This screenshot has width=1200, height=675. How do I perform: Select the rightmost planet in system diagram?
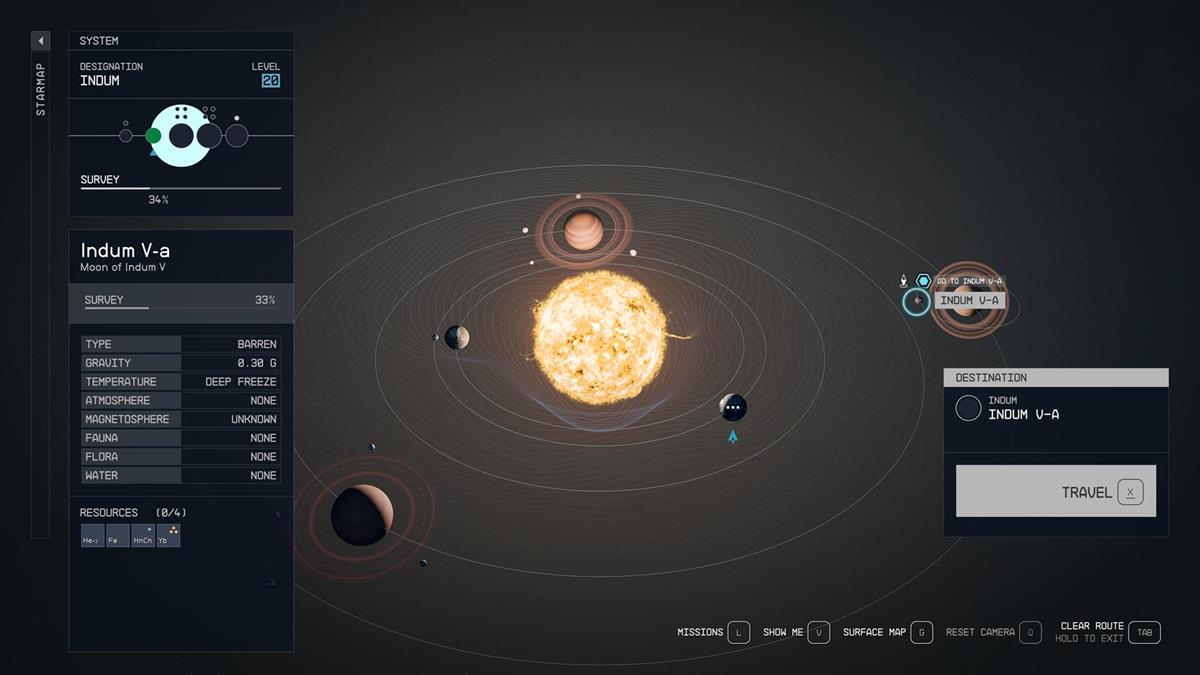(x=237, y=135)
